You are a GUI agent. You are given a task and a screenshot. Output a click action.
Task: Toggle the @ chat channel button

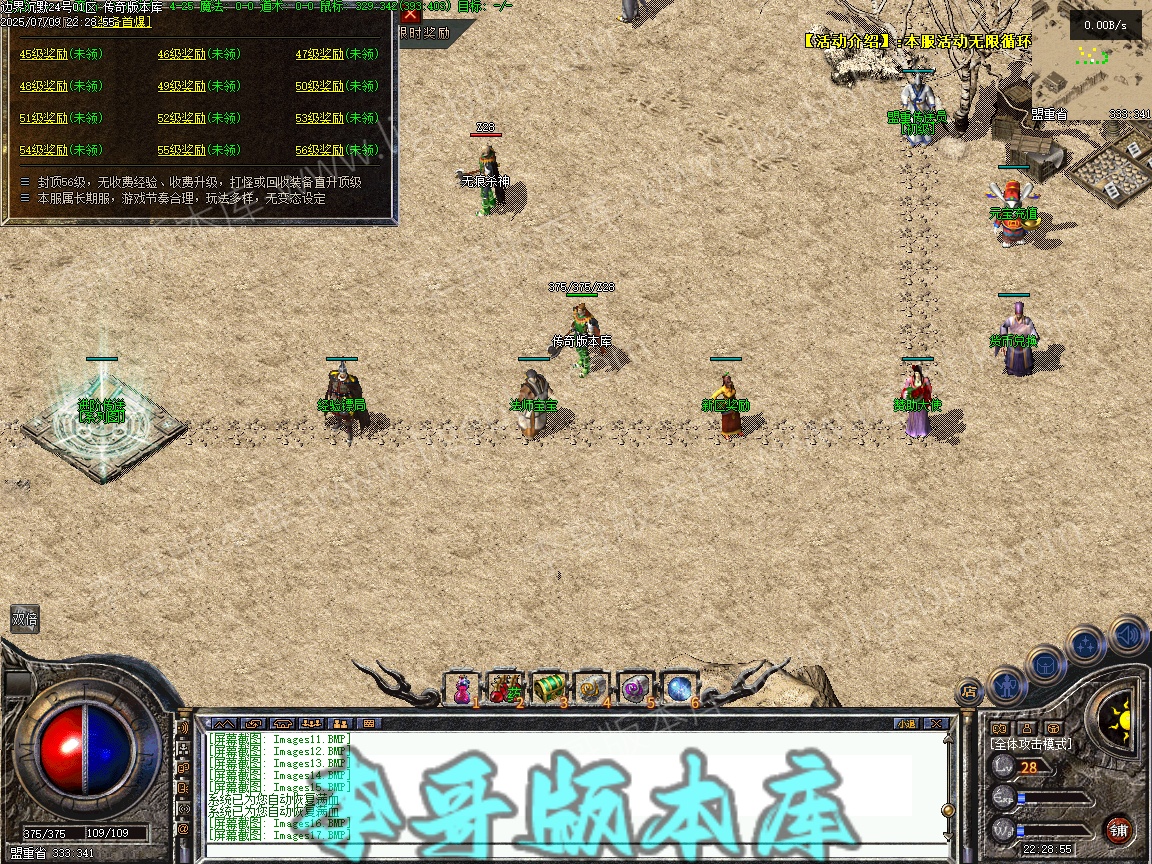coord(183,829)
